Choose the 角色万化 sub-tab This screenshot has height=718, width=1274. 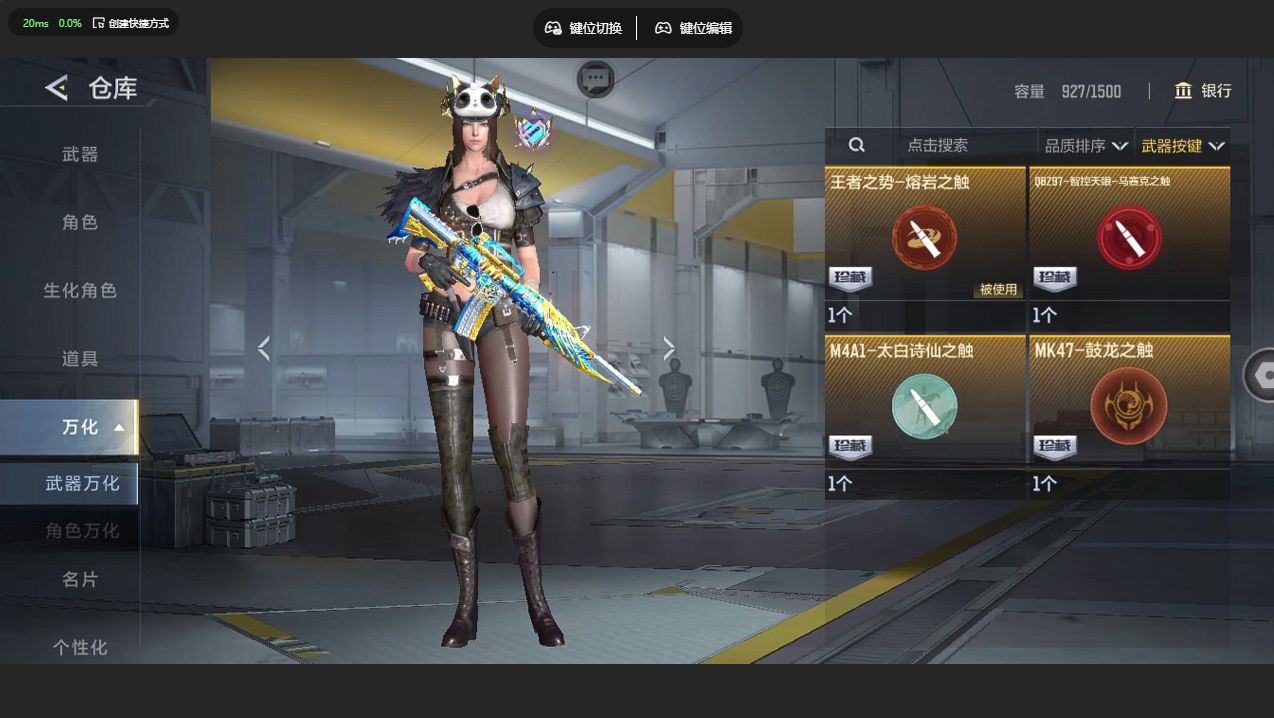[x=80, y=530]
